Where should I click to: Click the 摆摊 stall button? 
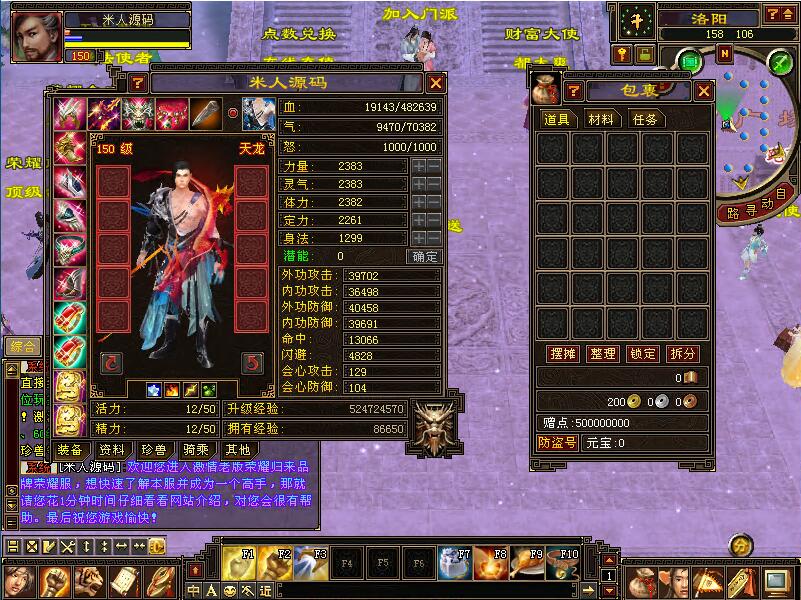[x=563, y=354]
